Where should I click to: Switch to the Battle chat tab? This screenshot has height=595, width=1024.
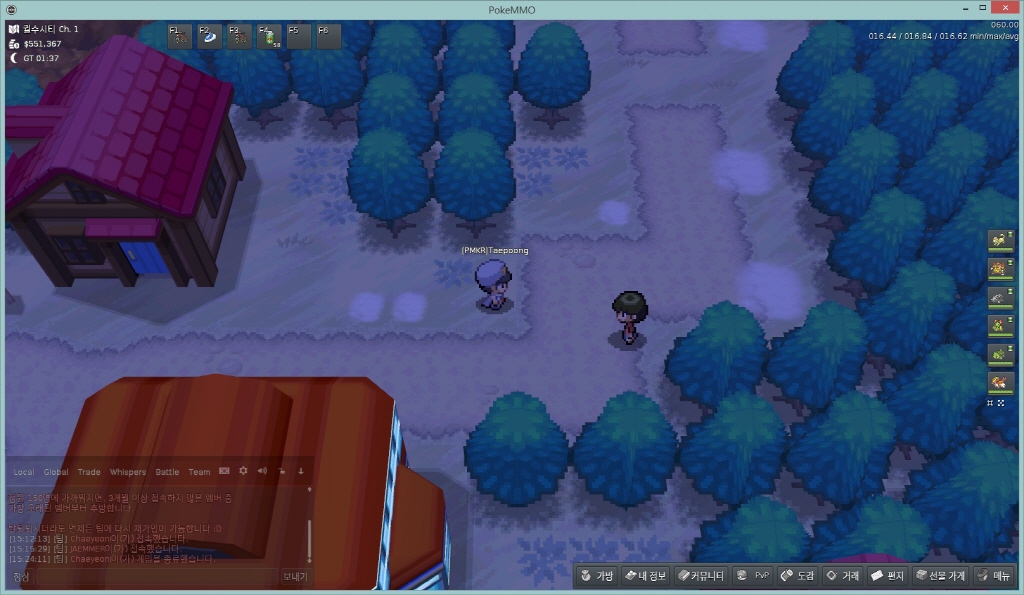pyautogui.click(x=167, y=472)
